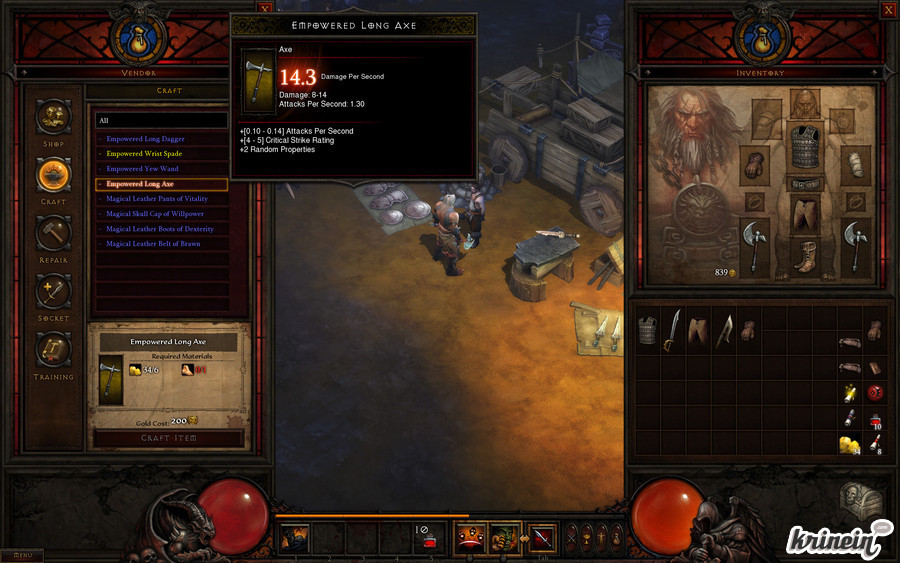Image resolution: width=900 pixels, height=563 pixels.
Task: Open the Training section
Action: [53, 350]
